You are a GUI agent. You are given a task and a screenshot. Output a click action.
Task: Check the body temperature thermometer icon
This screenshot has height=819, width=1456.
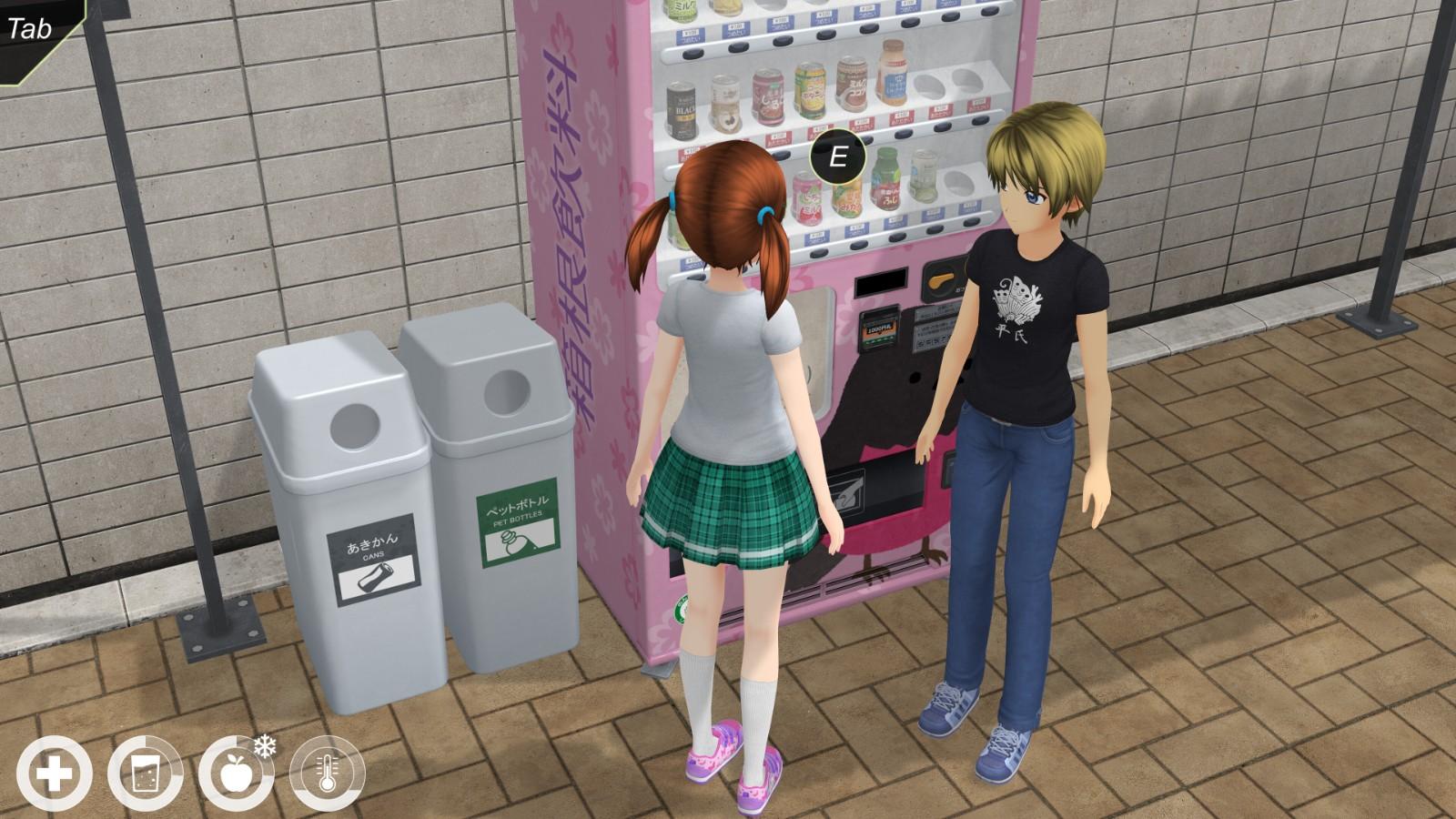point(327,775)
